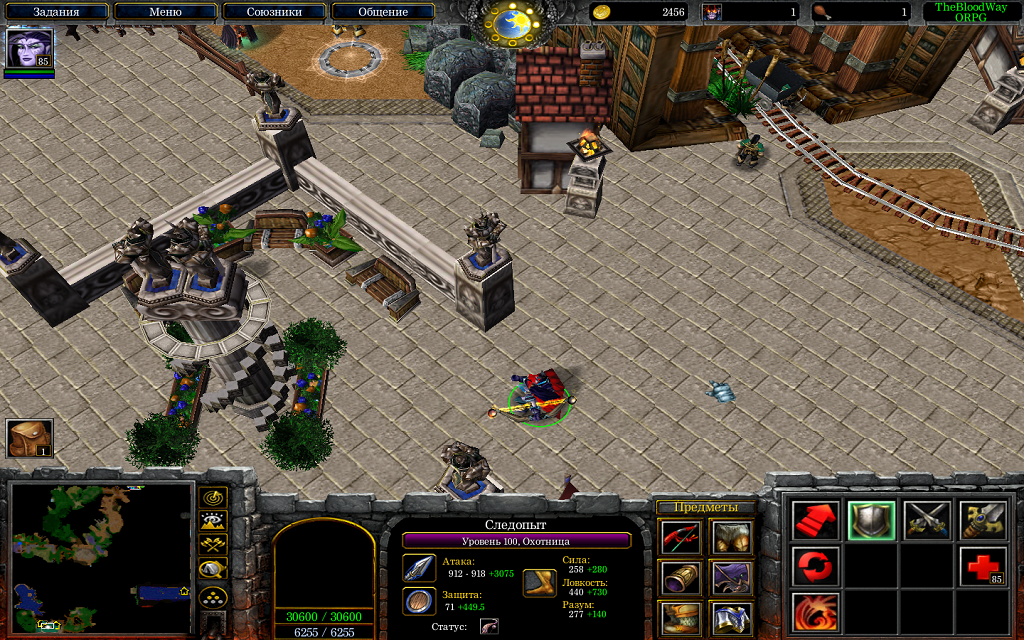This screenshot has height=640, width=1024.
Task: Activate the red stairs arrow command
Action: click(816, 520)
